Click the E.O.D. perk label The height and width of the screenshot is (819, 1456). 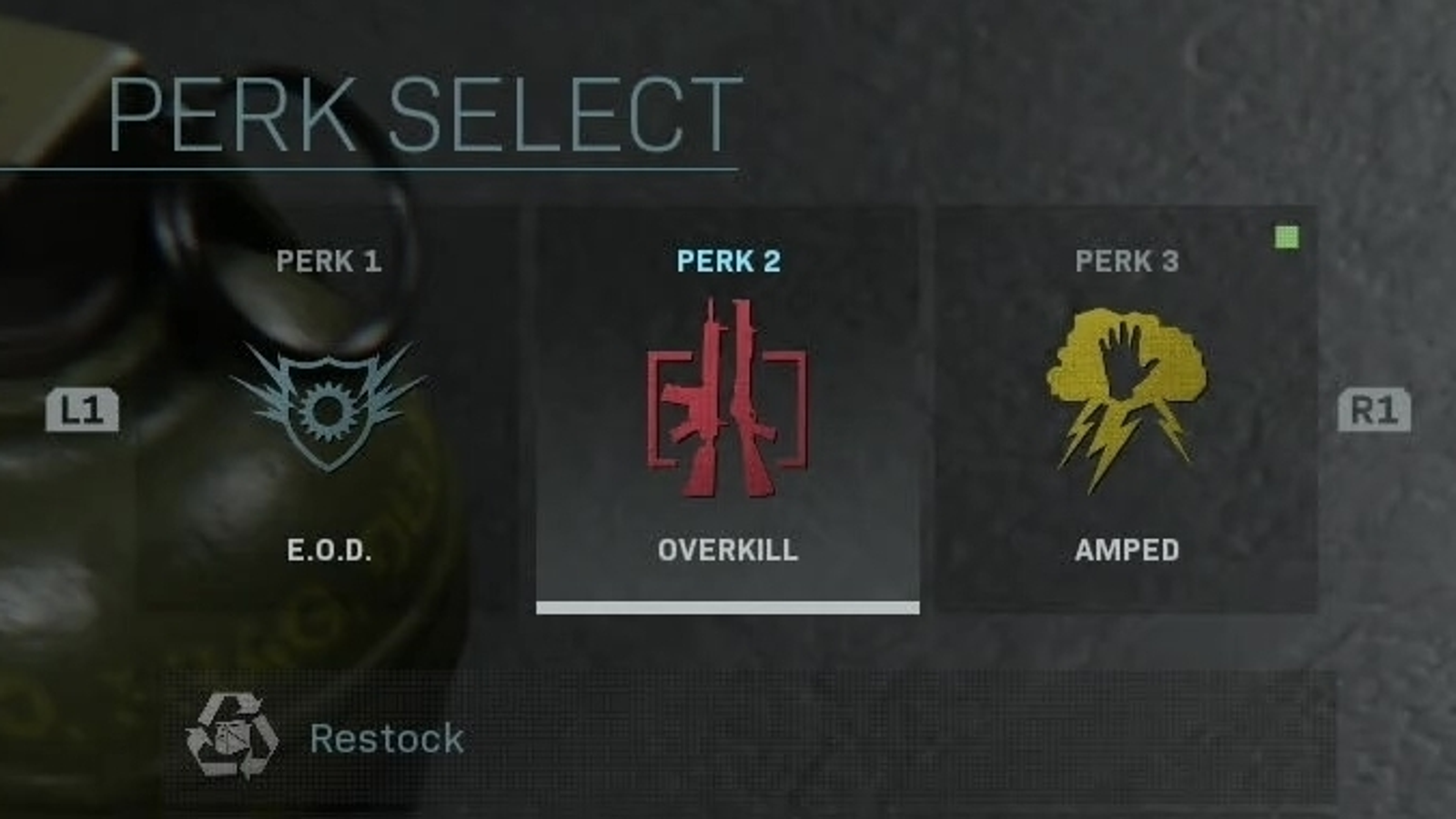point(329,550)
